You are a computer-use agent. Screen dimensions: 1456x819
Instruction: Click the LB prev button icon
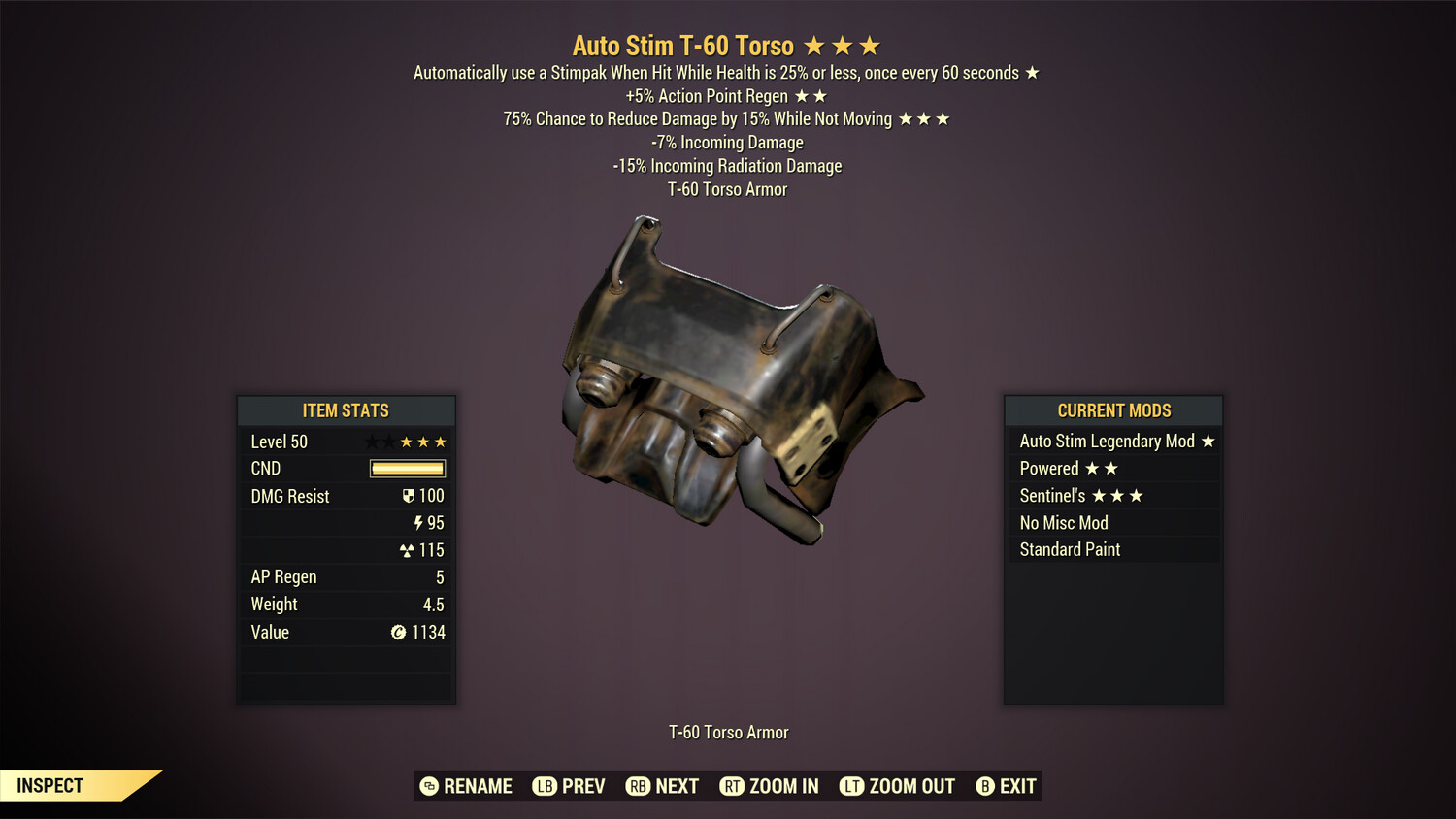[546, 786]
